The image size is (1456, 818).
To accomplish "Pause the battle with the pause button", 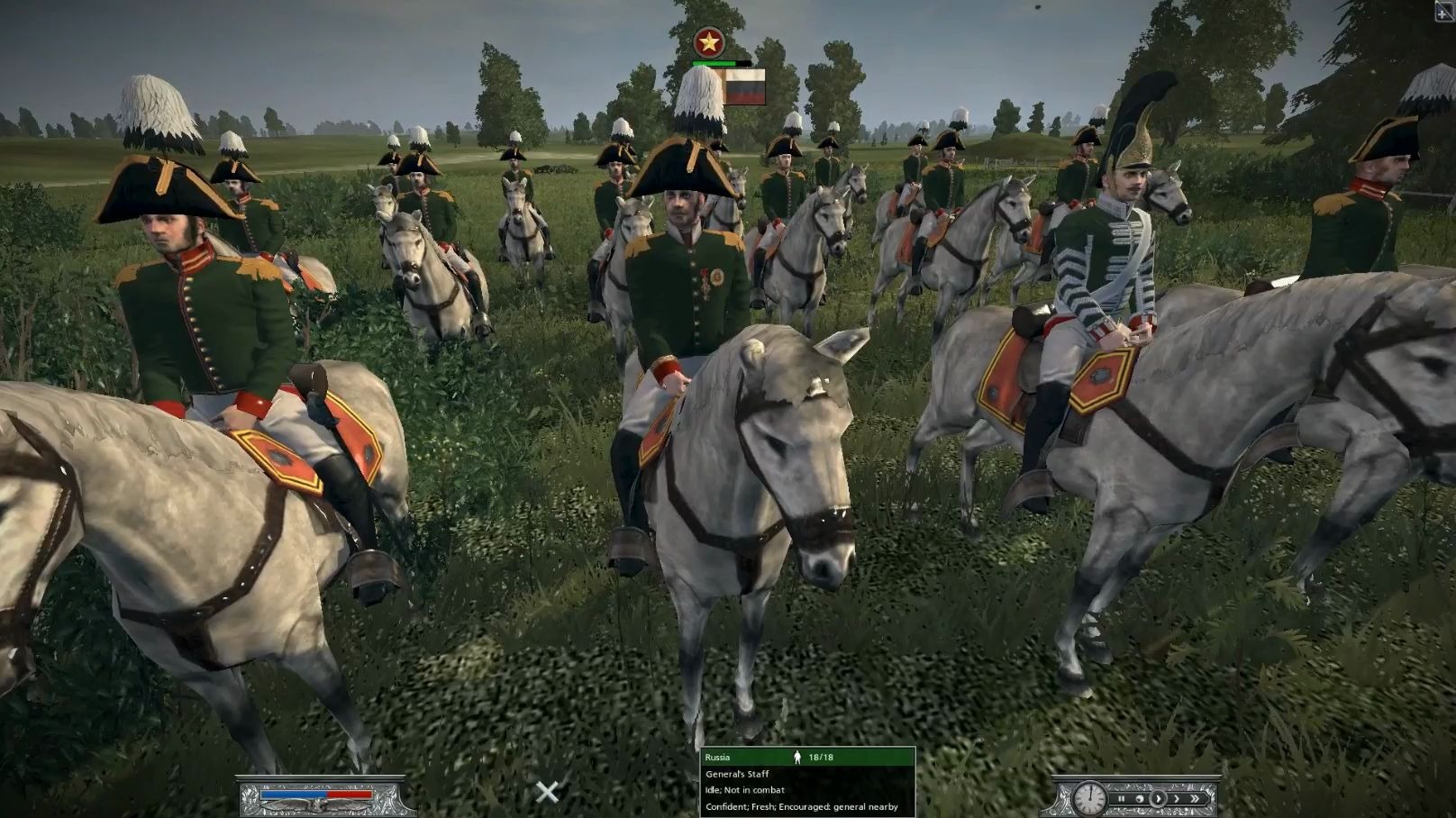I will click(x=1122, y=798).
